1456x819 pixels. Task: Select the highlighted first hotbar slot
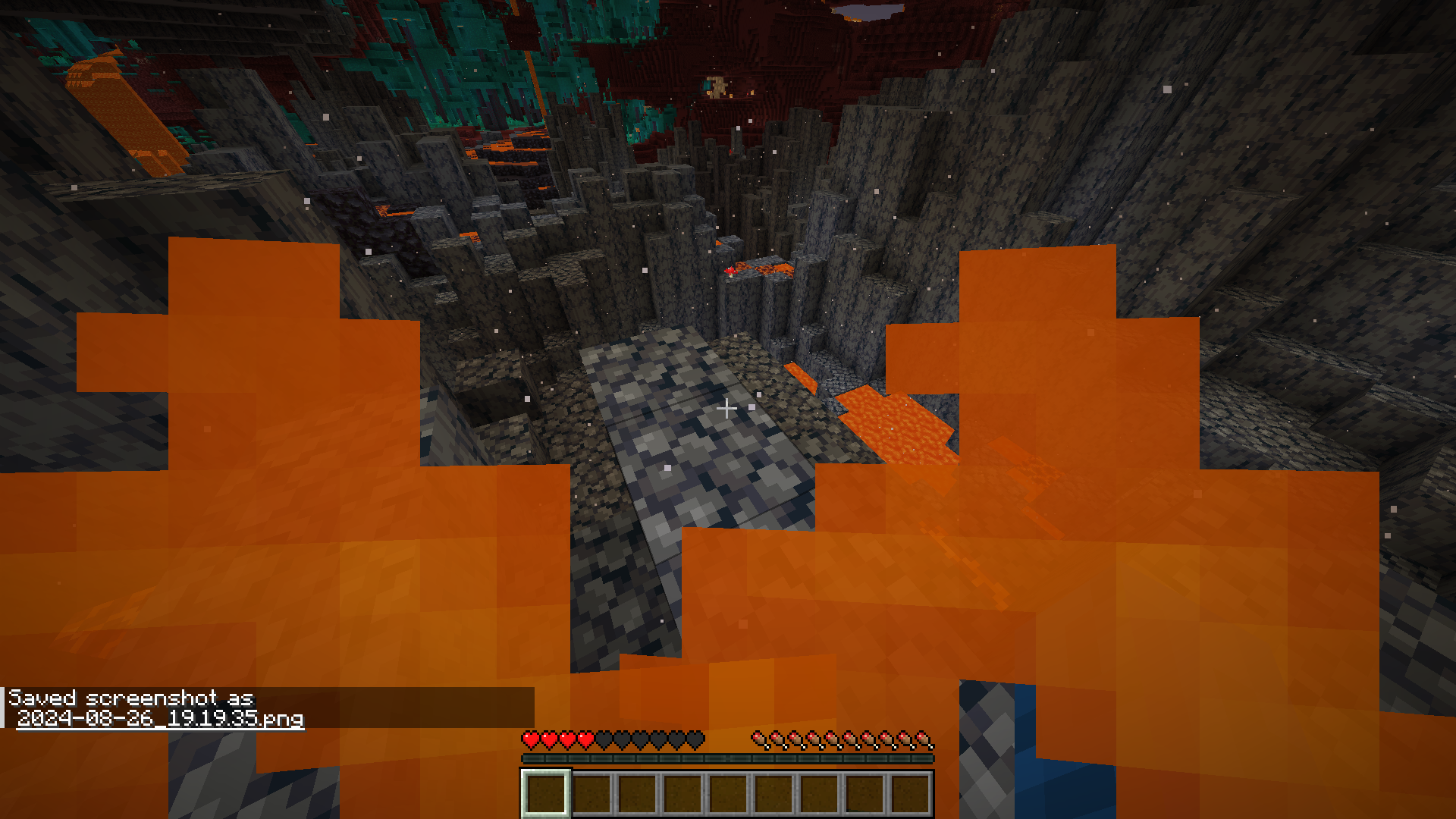coord(544,792)
